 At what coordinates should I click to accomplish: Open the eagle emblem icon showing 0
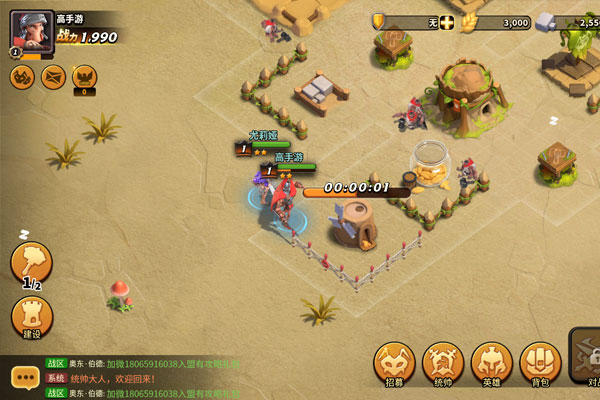[84, 77]
